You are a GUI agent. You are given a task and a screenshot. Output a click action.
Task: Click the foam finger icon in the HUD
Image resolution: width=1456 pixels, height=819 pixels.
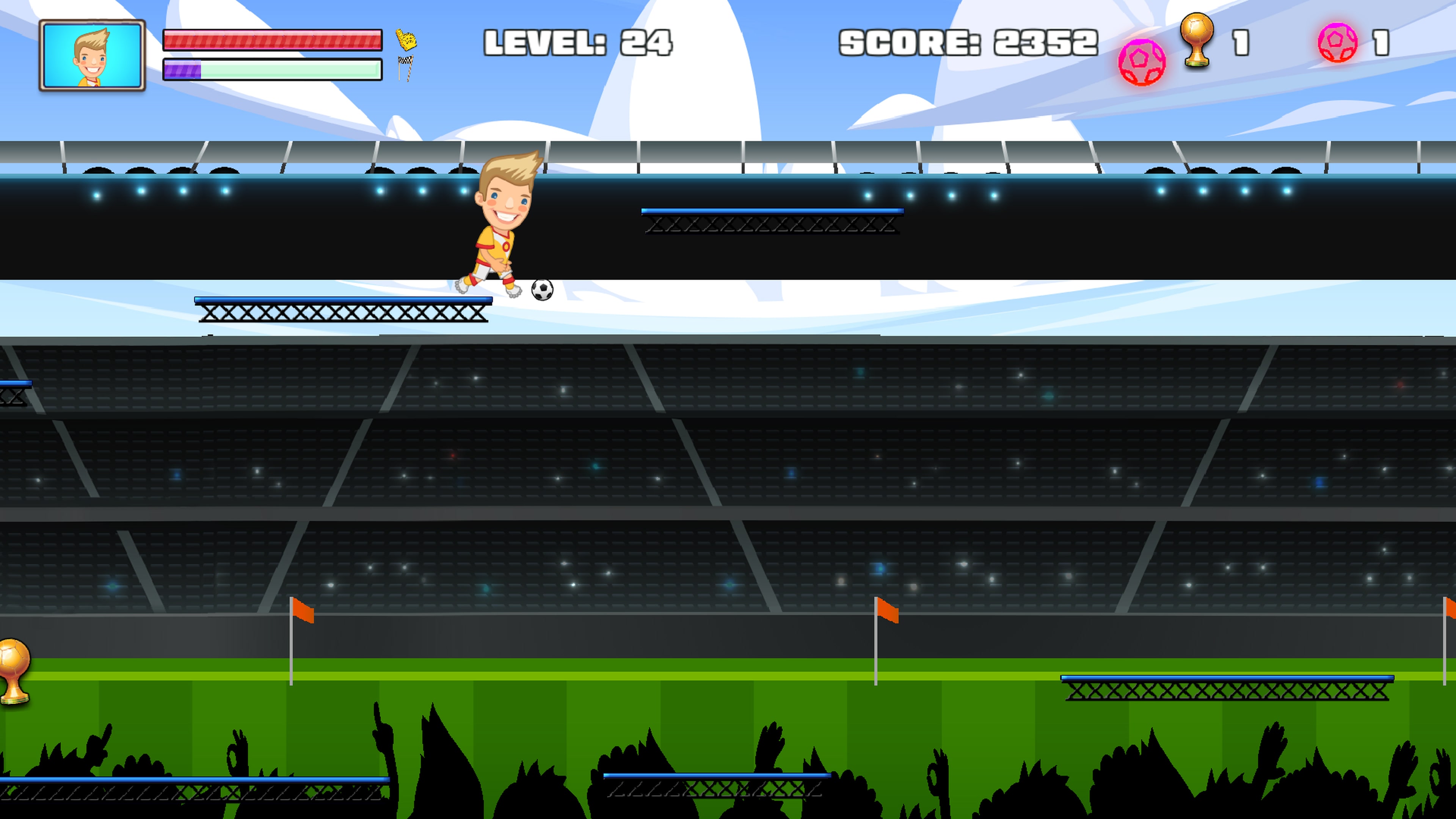coord(406,39)
